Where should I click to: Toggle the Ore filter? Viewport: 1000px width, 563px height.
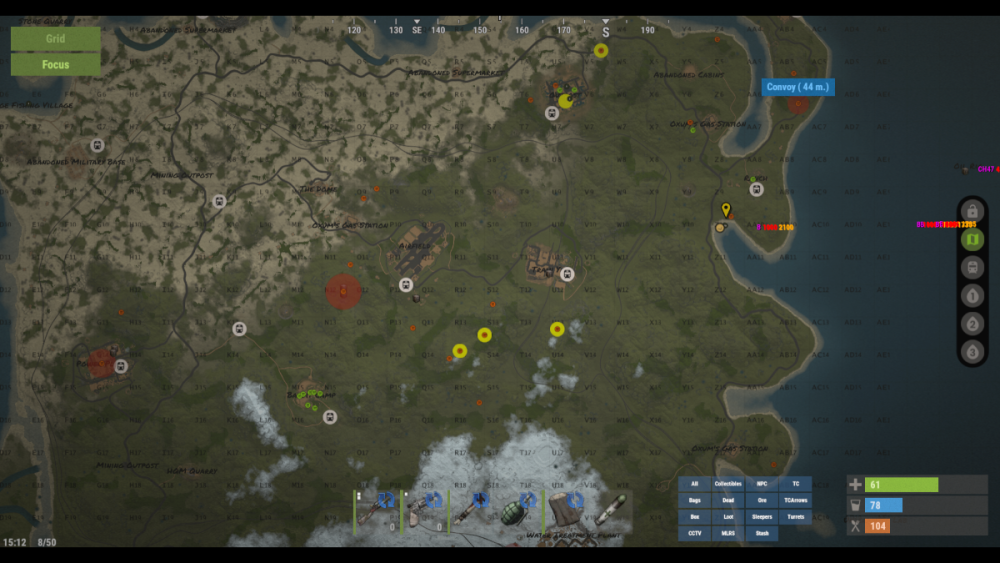(x=762, y=500)
